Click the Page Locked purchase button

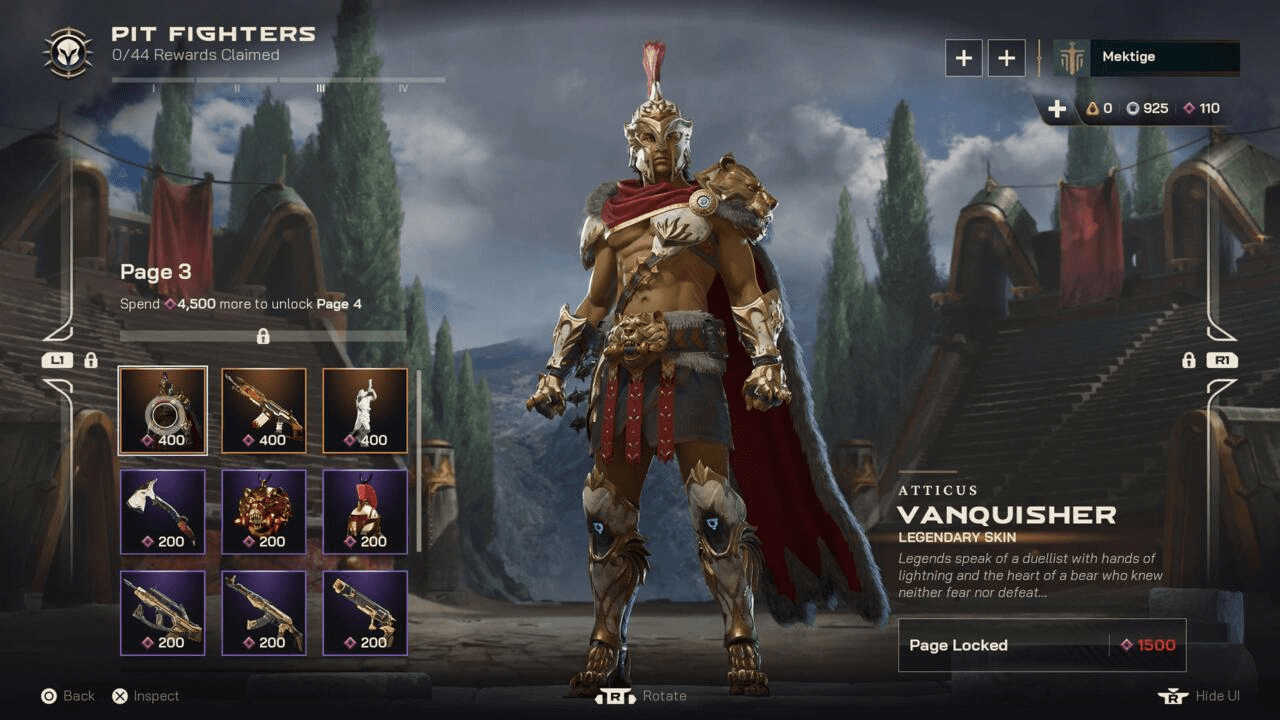(1036, 645)
